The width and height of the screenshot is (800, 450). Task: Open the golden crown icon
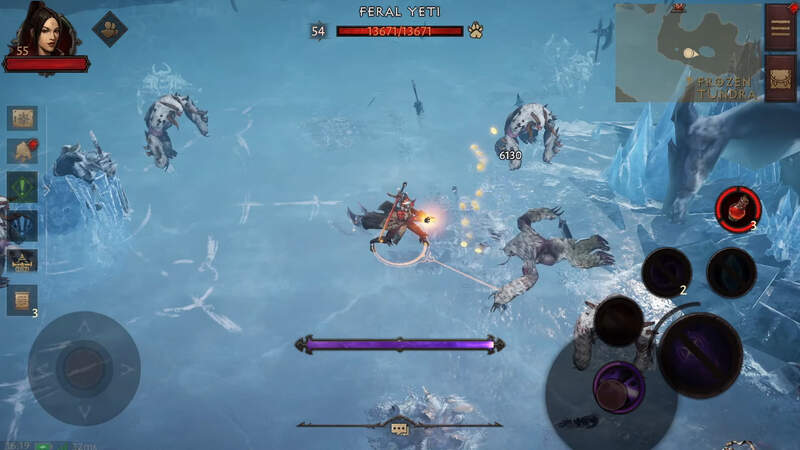(22, 261)
